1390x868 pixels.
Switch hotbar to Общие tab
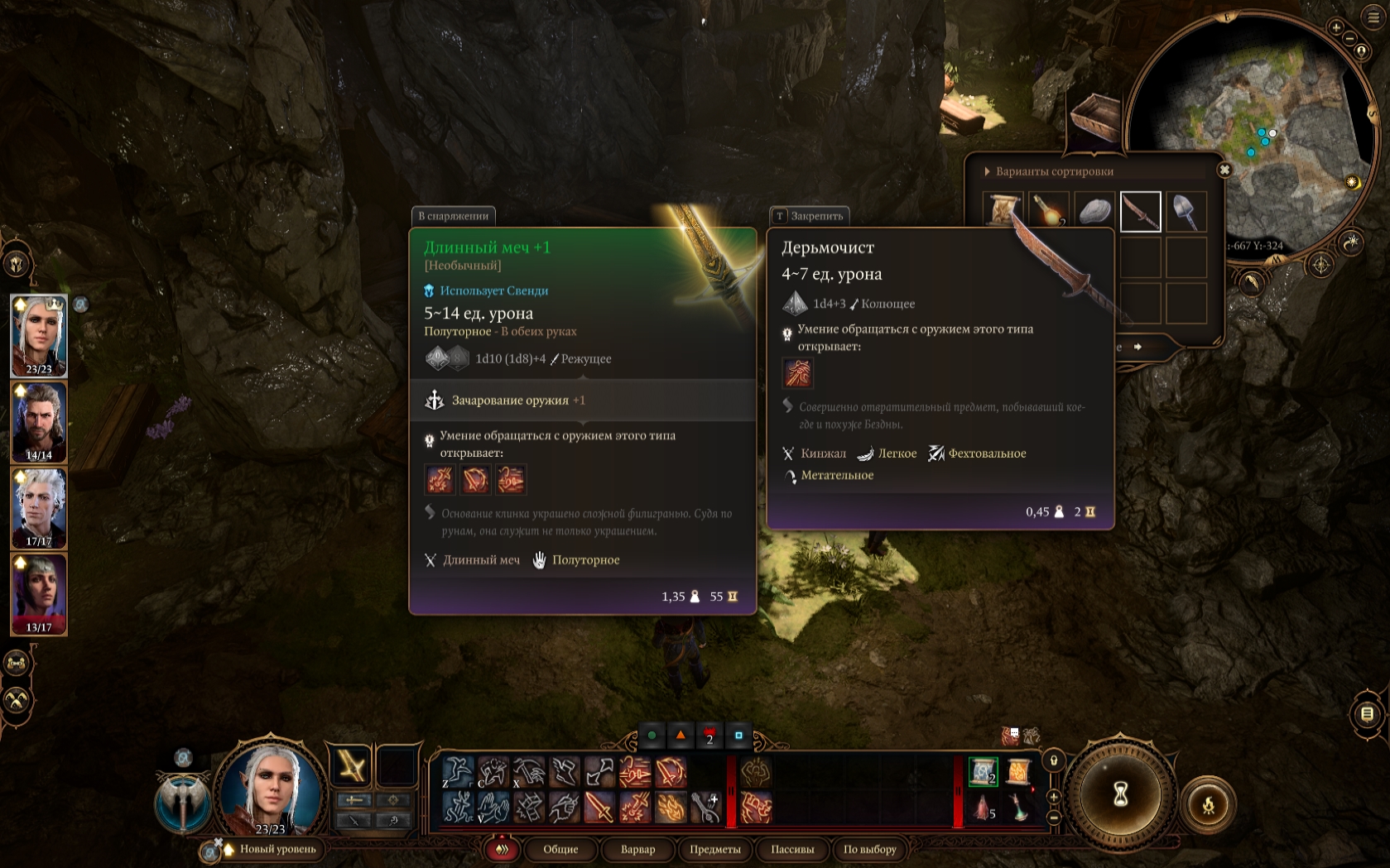560,849
